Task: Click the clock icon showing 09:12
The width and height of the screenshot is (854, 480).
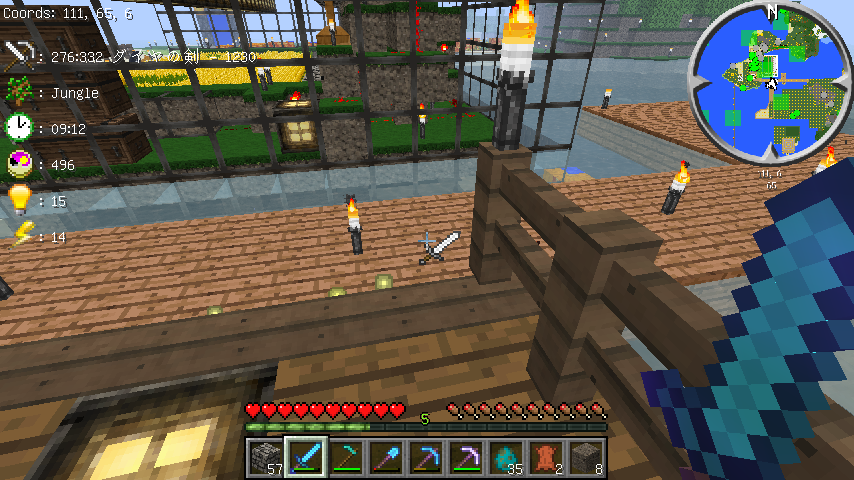Action: coord(18,128)
